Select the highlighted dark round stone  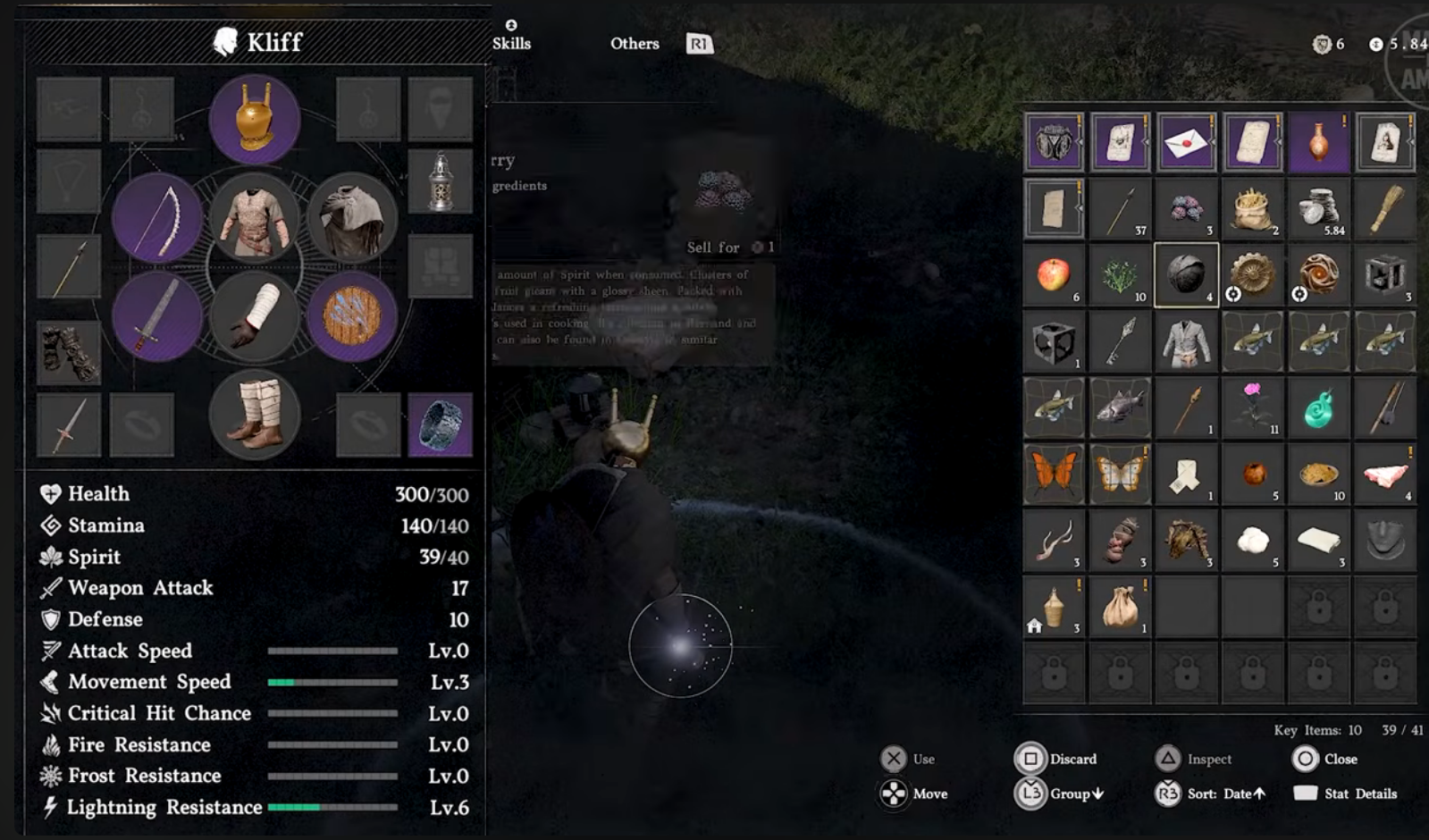1186,275
